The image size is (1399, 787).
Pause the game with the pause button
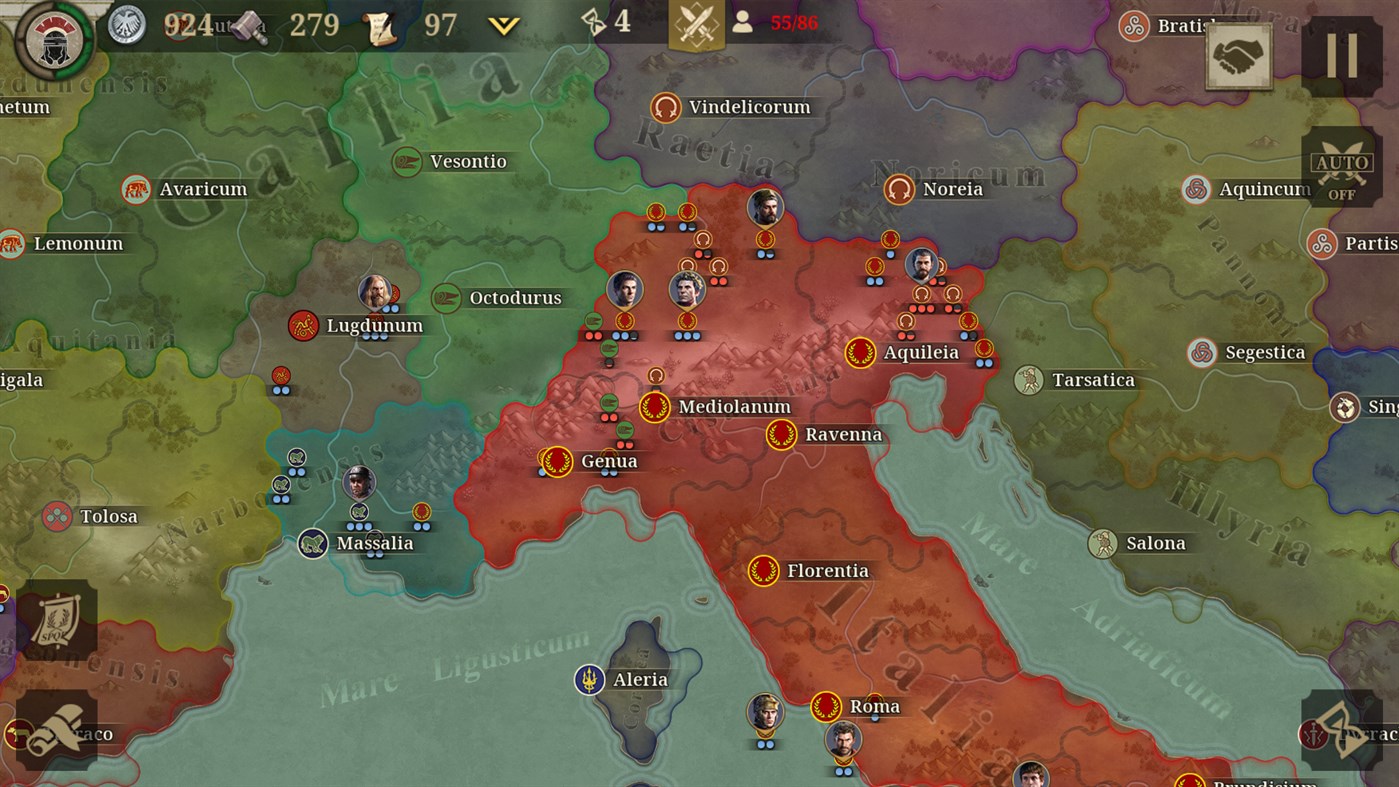click(1343, 55)
